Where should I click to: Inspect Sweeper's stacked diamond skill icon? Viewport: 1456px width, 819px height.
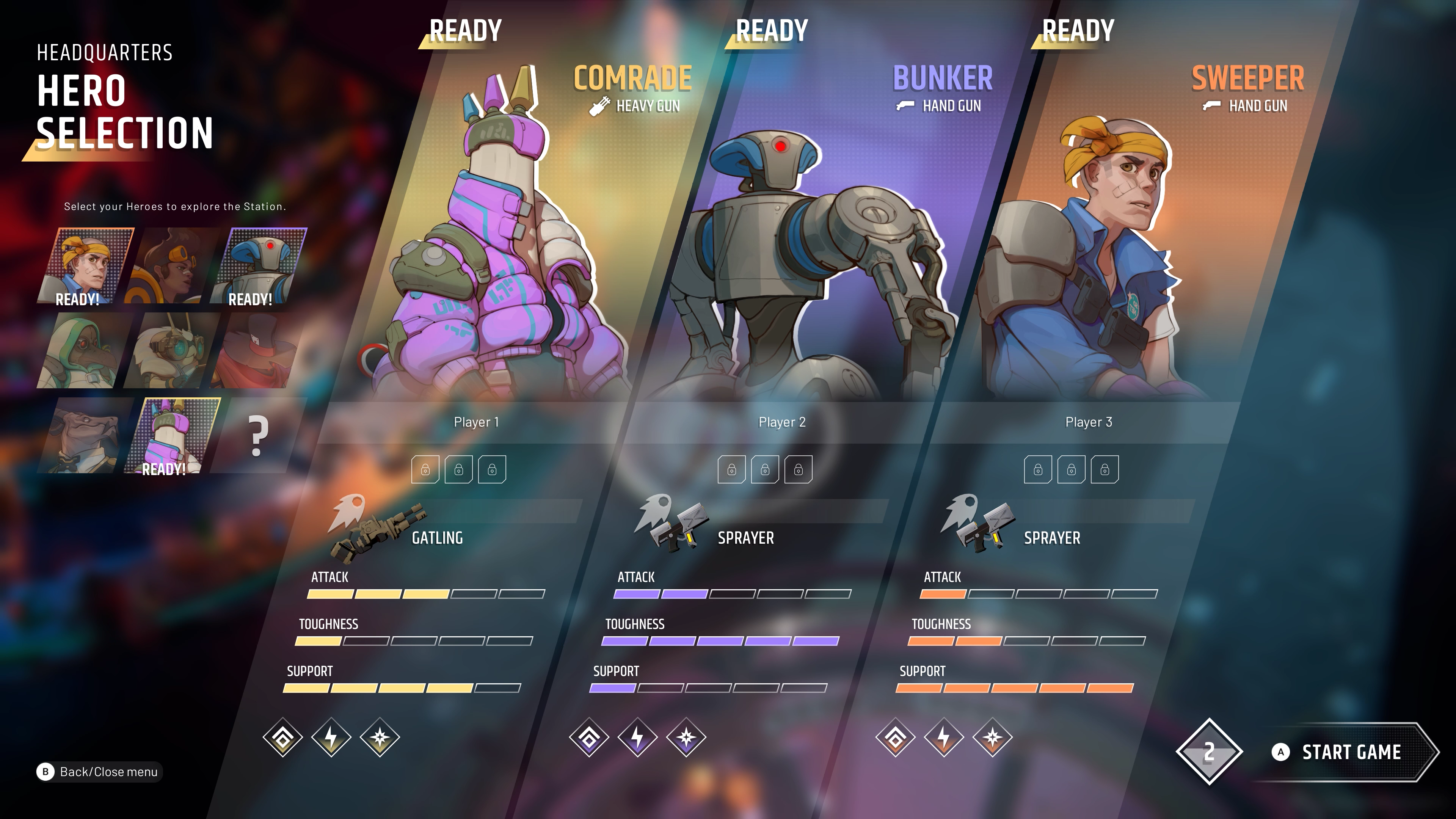click(895, 737)
